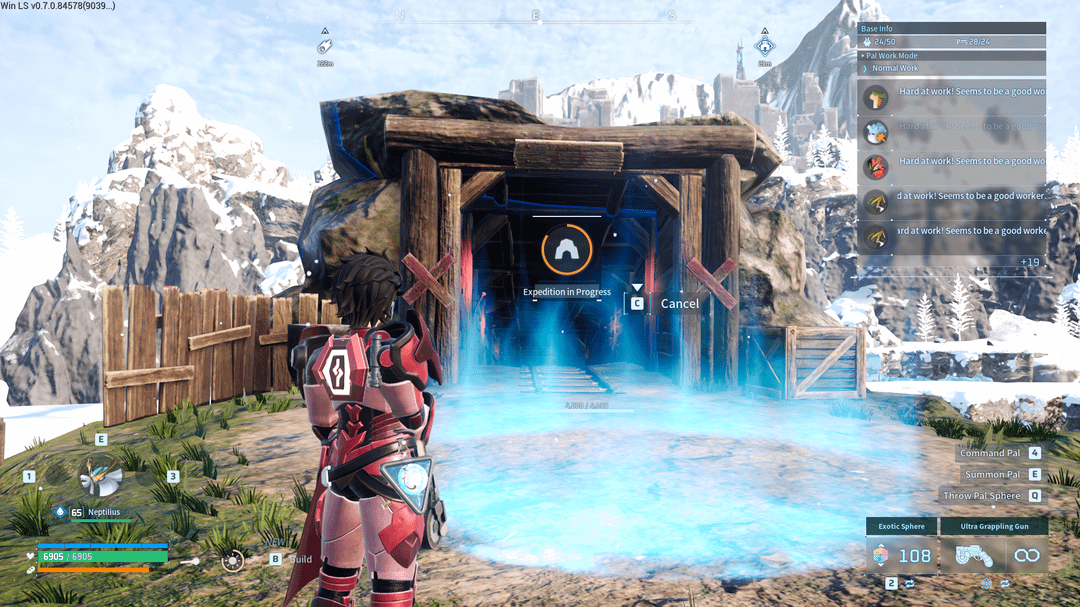Activate the Summon Pal action label
The image size is (1080, 607).
(x=991, y=474)
